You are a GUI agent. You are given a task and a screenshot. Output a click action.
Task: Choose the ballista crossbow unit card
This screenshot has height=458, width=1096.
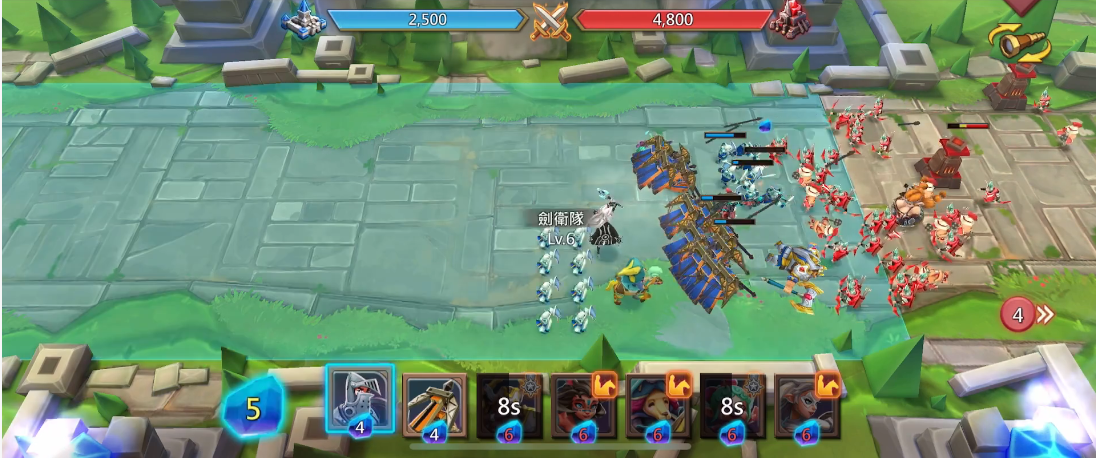tap(435, 405)
